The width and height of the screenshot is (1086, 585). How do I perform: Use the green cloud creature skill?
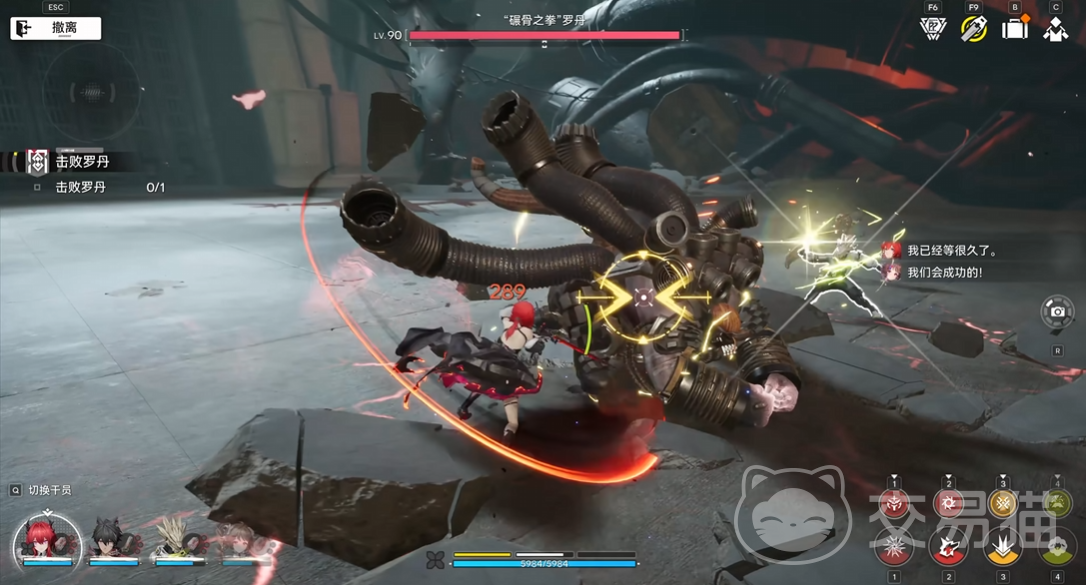pyautogui.click(x=1056, y=547)
